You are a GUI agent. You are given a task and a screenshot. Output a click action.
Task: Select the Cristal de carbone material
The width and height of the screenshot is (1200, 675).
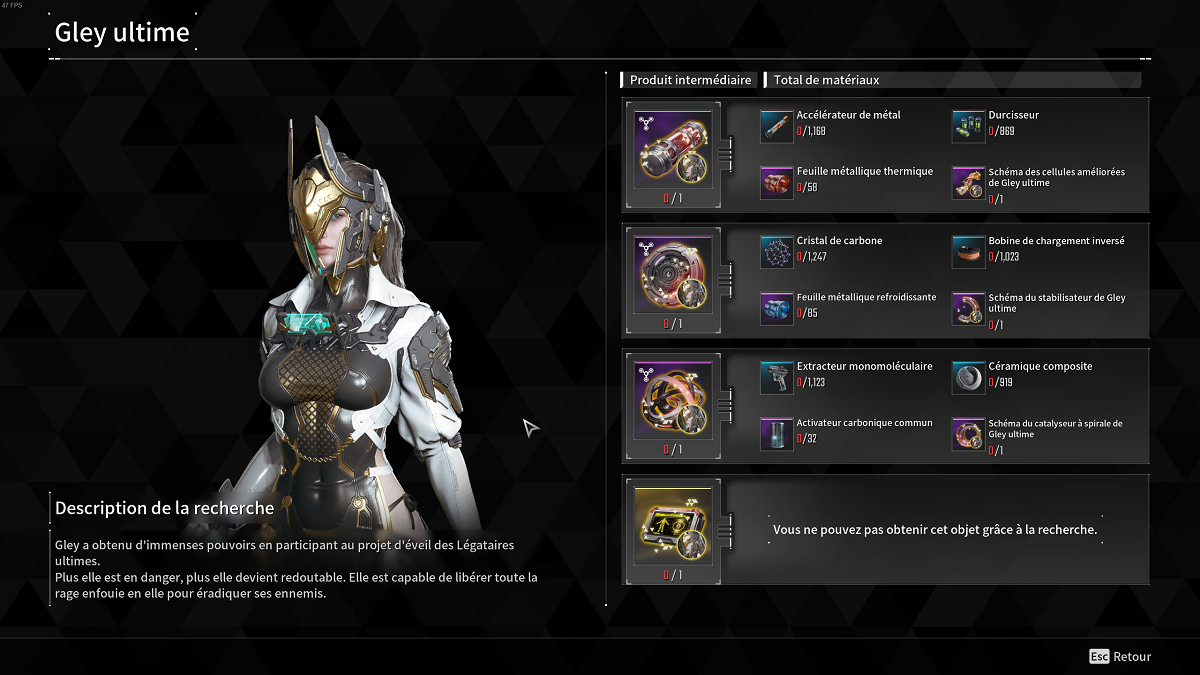(x=777, y=252)
